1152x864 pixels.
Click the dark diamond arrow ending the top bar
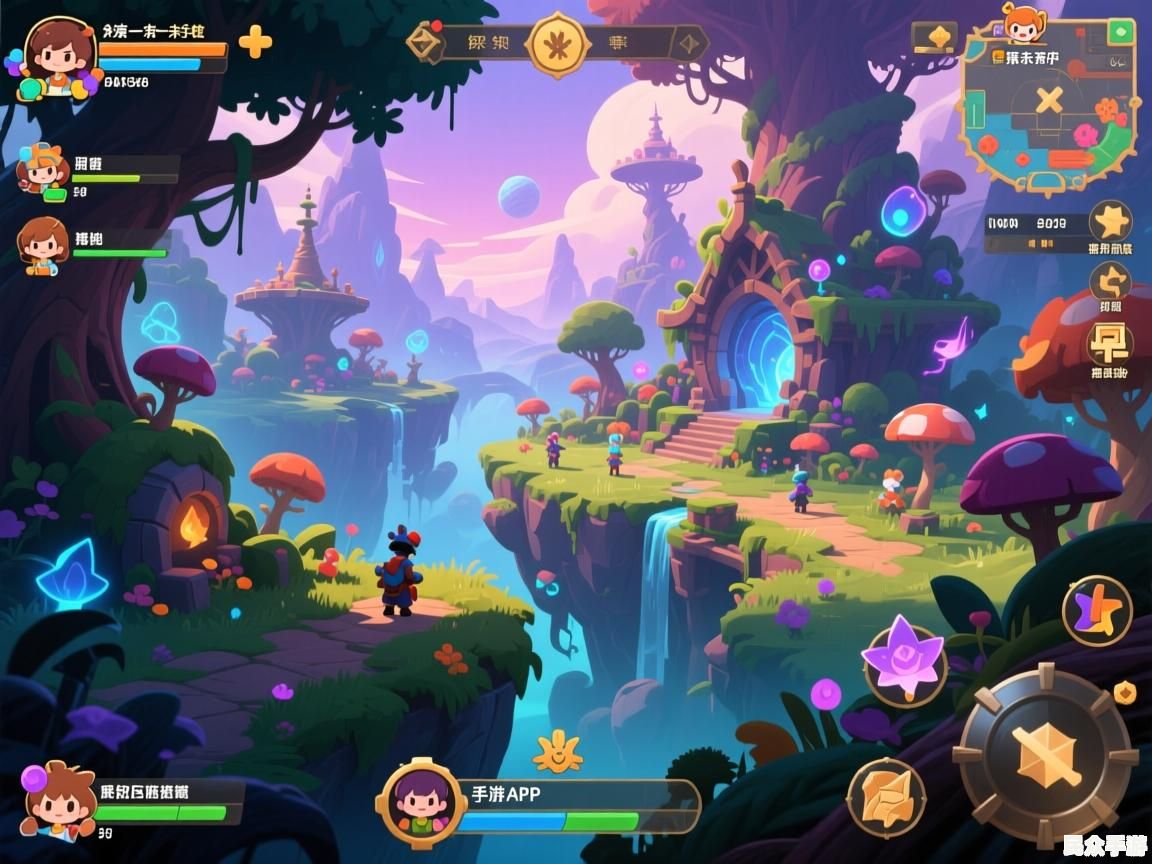tap(691, 43)
